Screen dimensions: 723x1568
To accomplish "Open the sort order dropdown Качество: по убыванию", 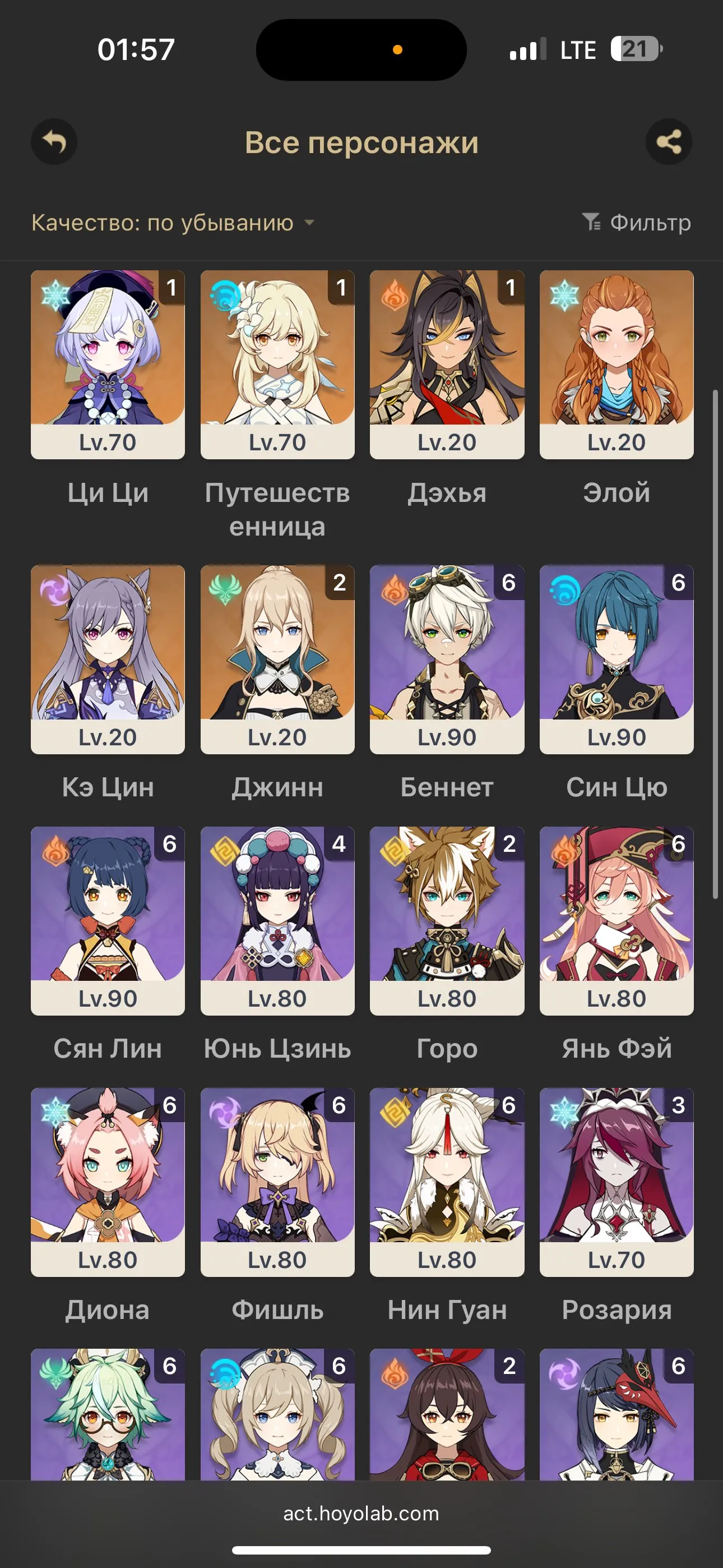I will (x=161, y=223).
